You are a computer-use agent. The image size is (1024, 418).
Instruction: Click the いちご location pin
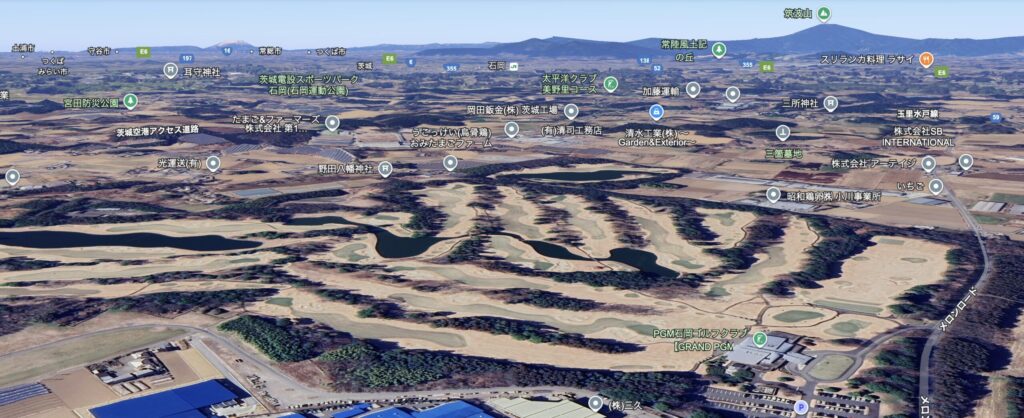pos(935,186)
